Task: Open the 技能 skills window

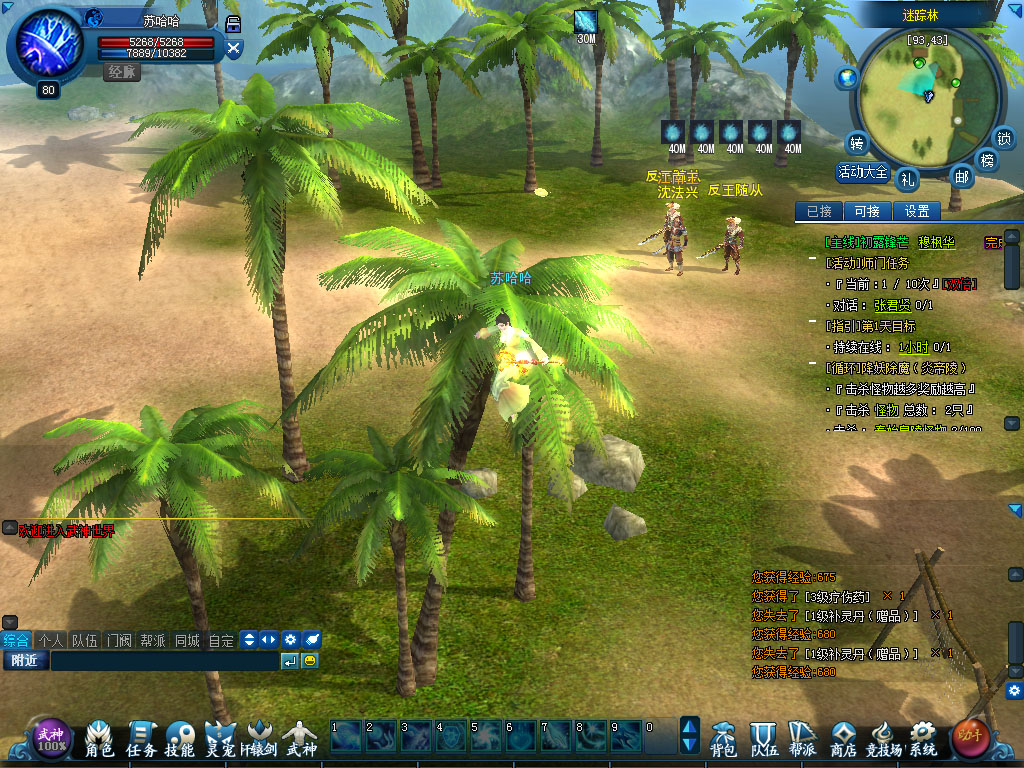Action: click(180, 737)
